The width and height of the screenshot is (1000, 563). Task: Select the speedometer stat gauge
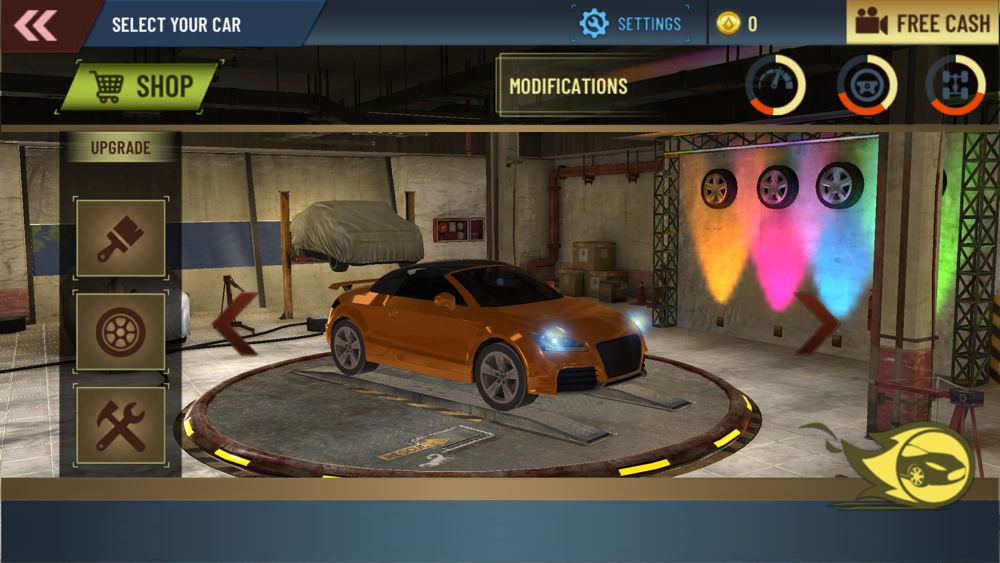[775, 85]
